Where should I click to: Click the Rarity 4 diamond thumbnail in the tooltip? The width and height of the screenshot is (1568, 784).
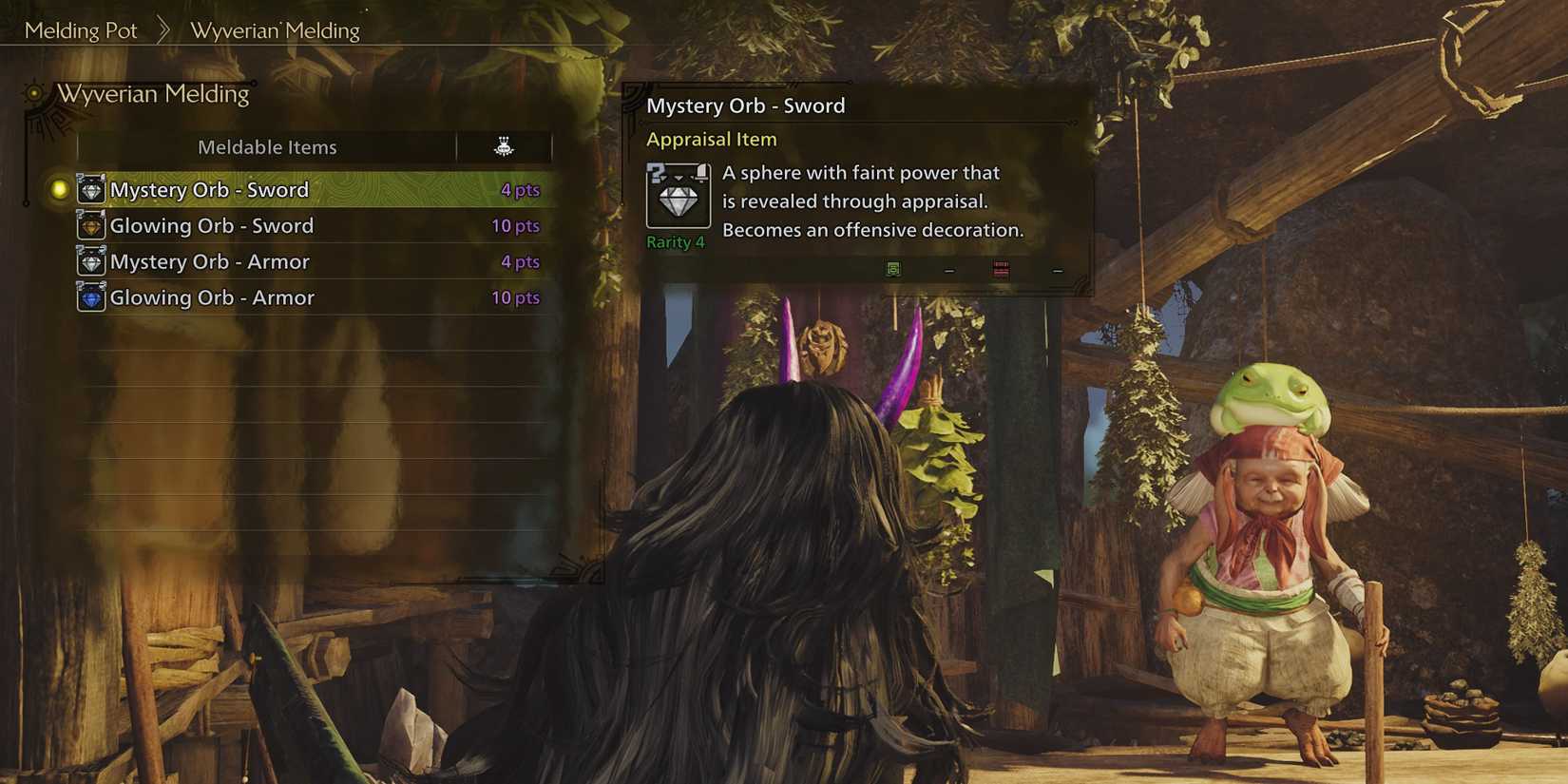click(x=677, y=197)
